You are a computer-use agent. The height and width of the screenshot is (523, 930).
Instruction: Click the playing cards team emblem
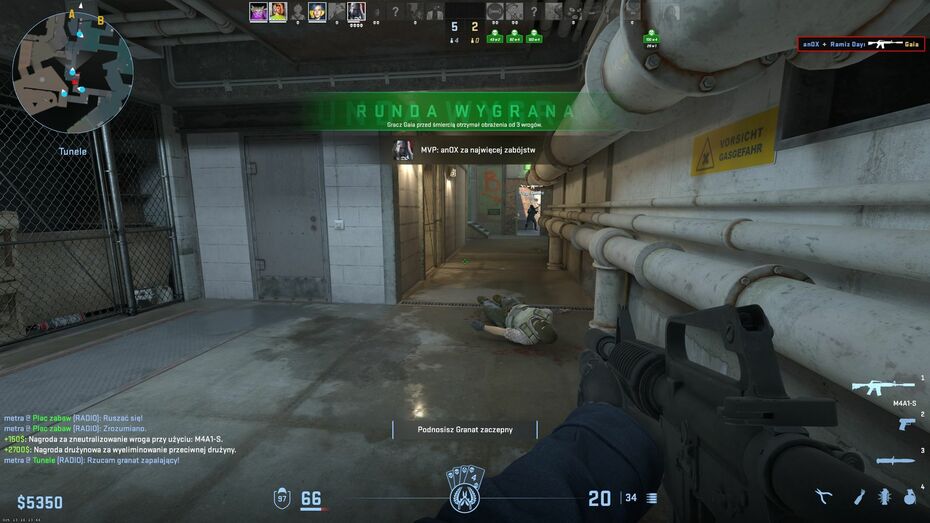[x=465, y=490]
